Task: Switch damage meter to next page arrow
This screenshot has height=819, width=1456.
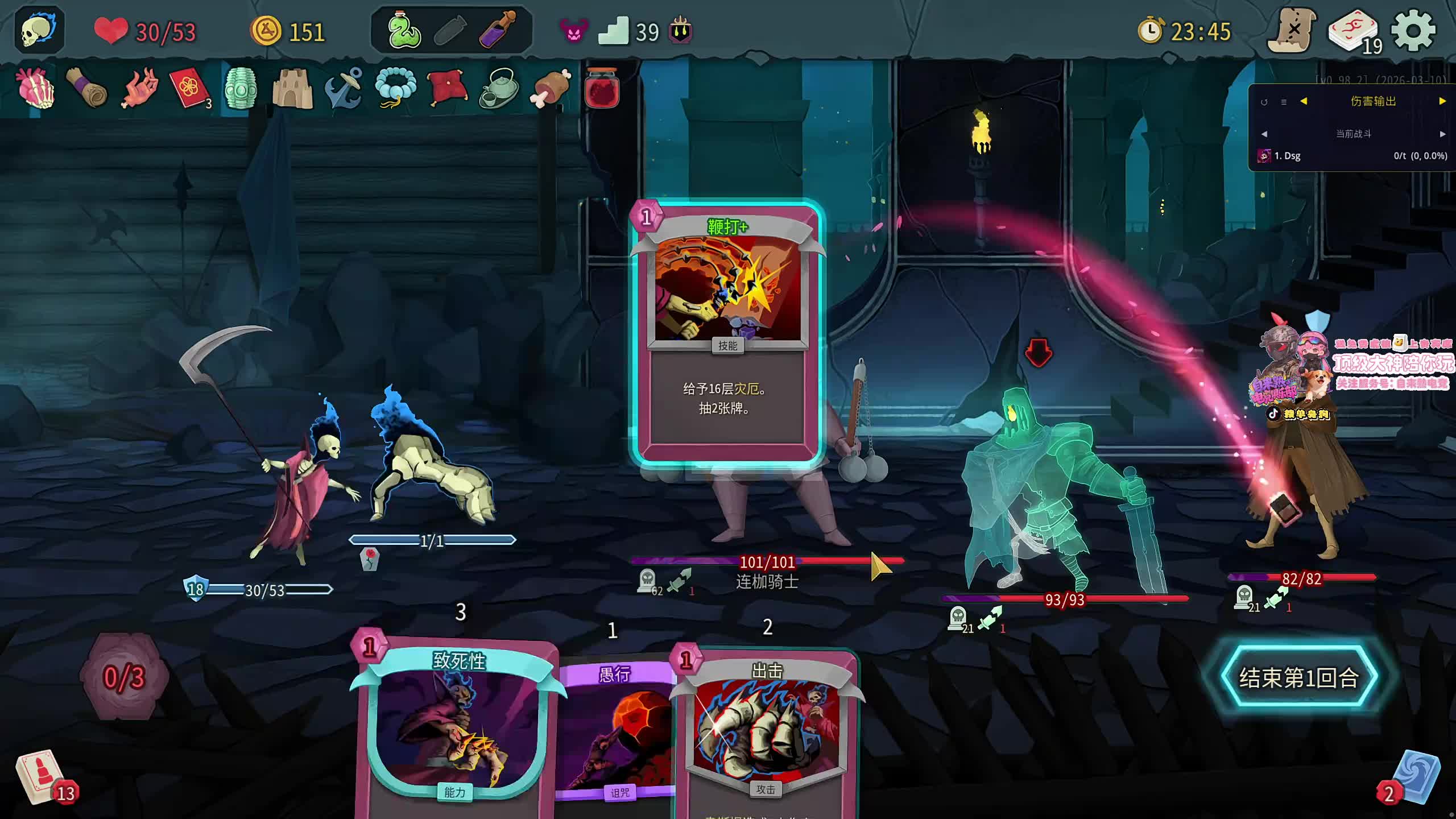Action: (1442, 101)
